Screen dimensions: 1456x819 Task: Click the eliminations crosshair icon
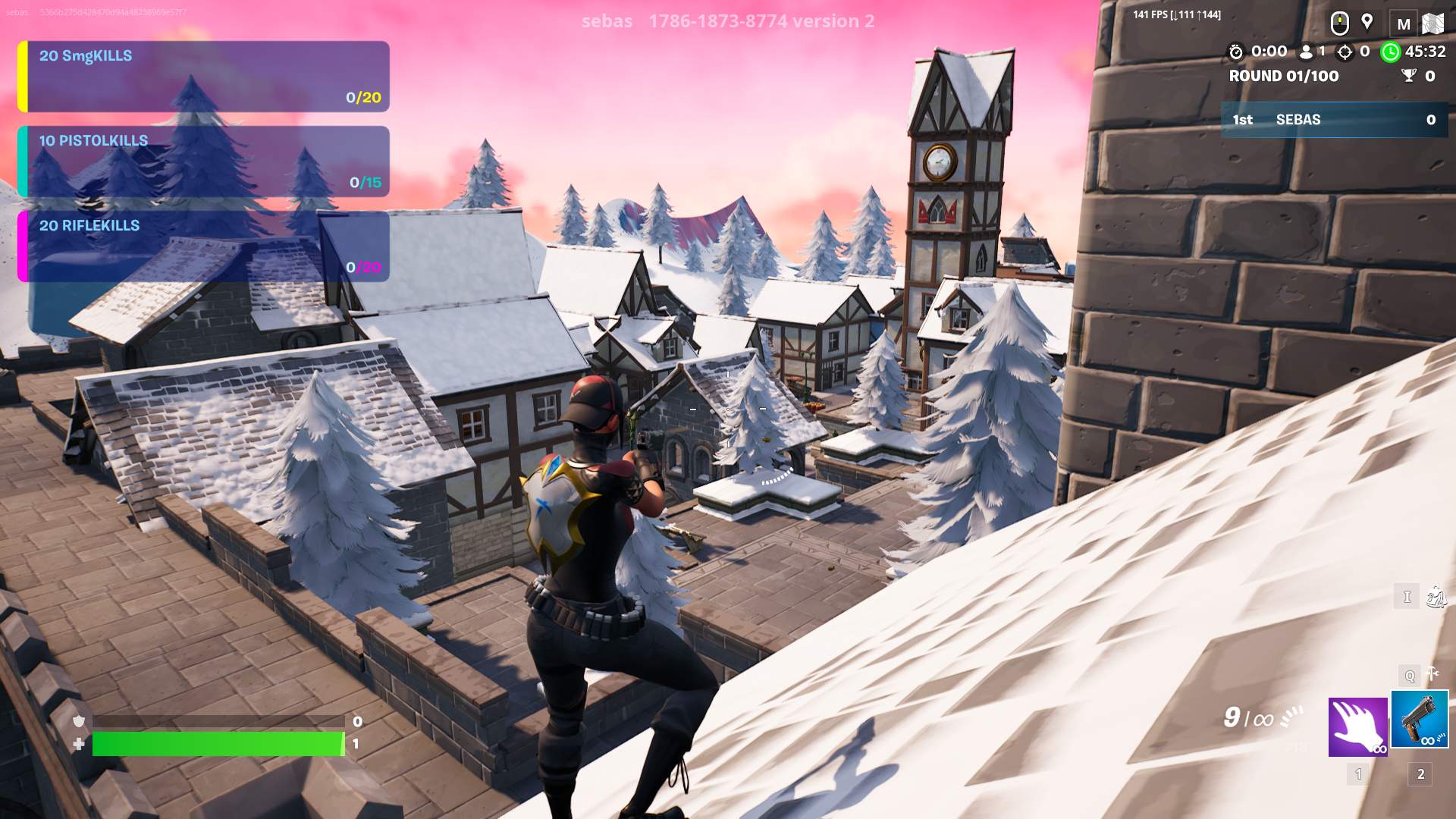coord(1345,53)
